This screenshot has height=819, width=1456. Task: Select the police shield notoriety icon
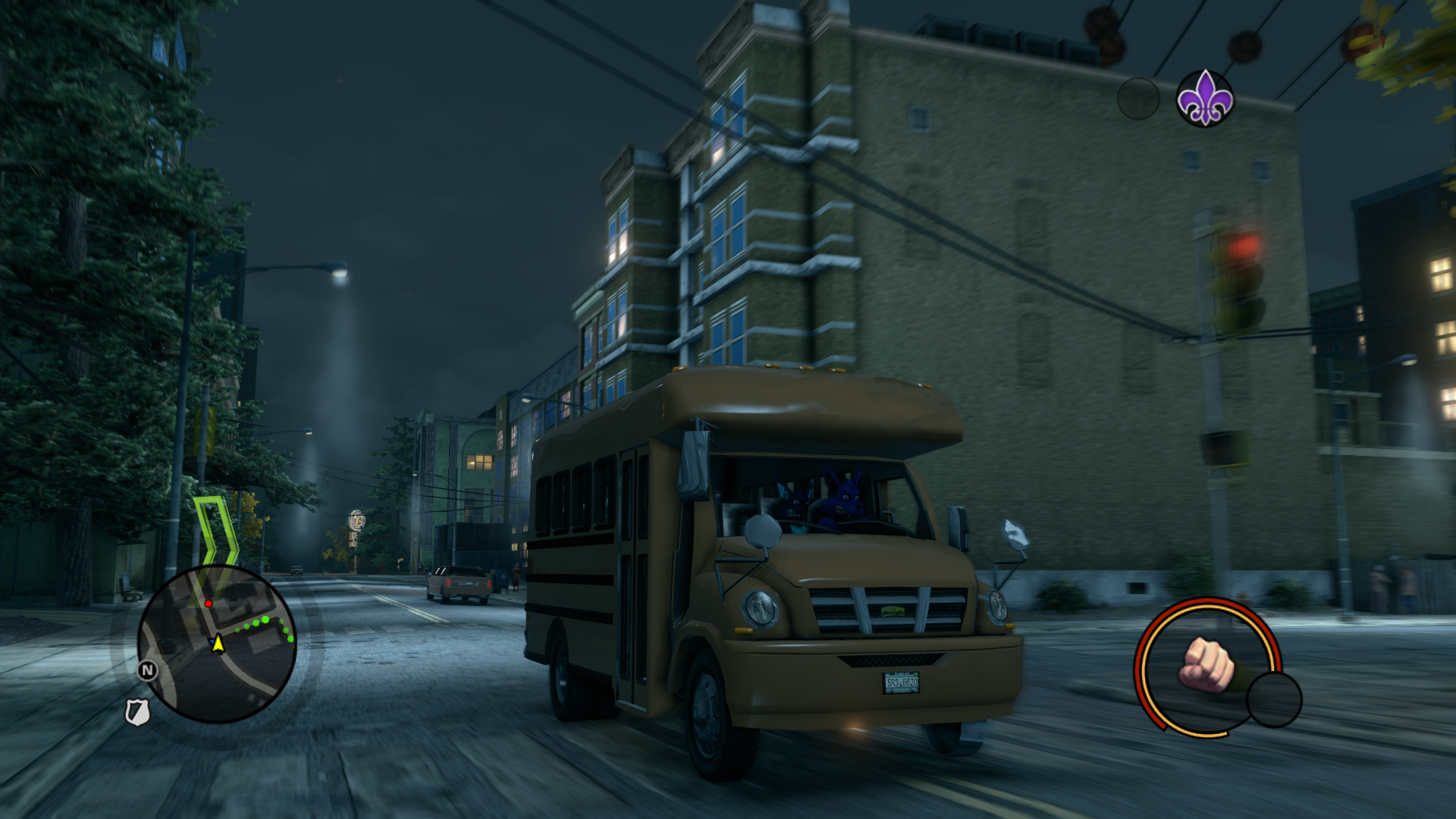pos(136,712)
